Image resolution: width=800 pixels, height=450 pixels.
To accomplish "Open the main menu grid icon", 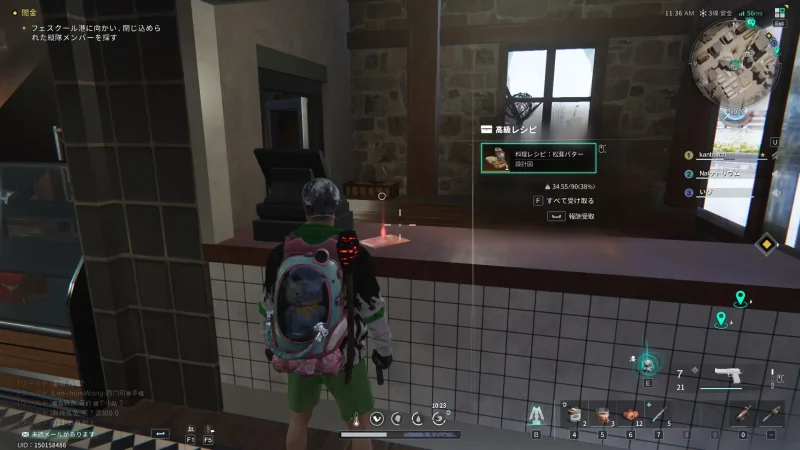I will [780, 13].
